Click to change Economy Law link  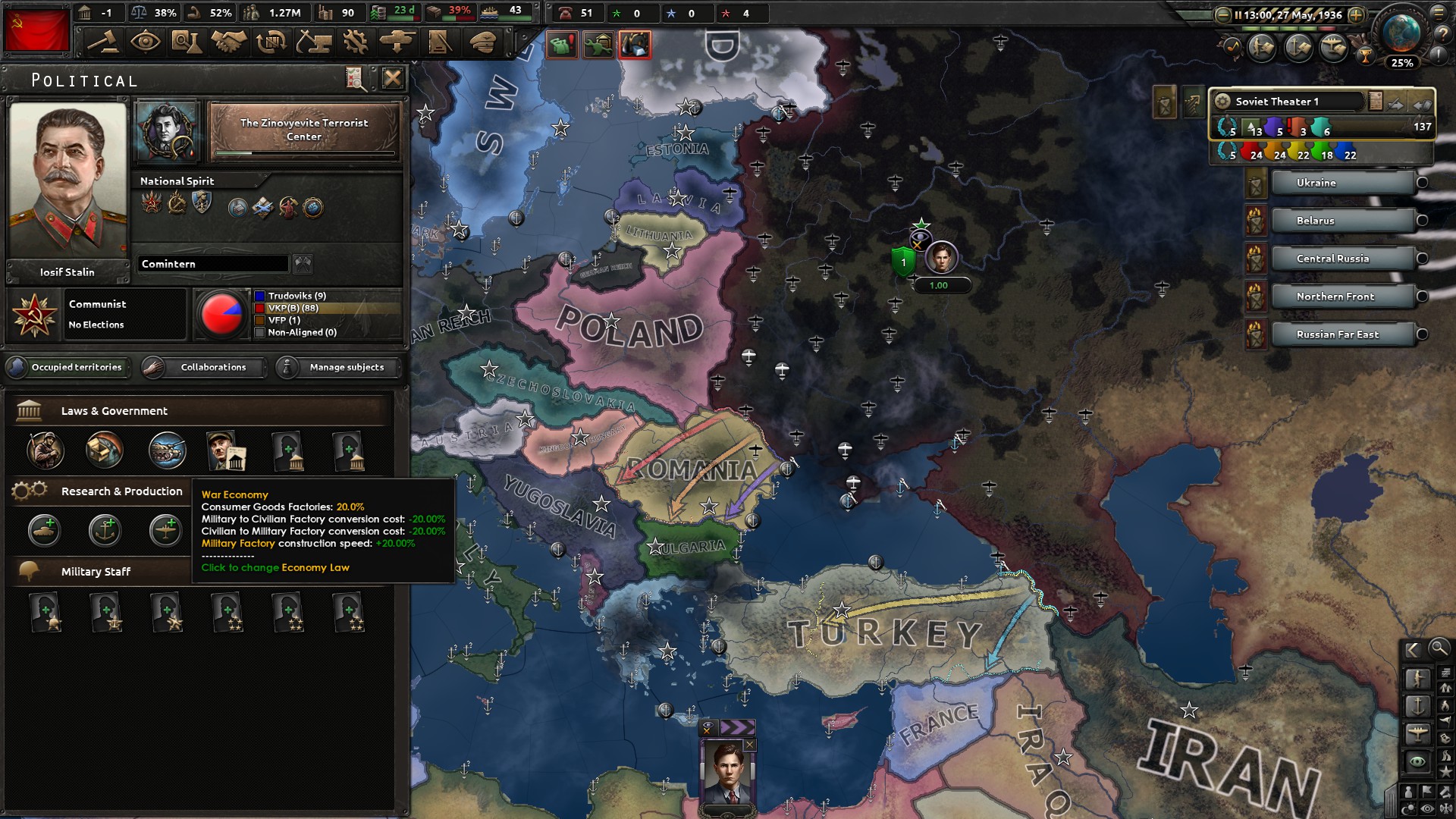pos(275,567)
